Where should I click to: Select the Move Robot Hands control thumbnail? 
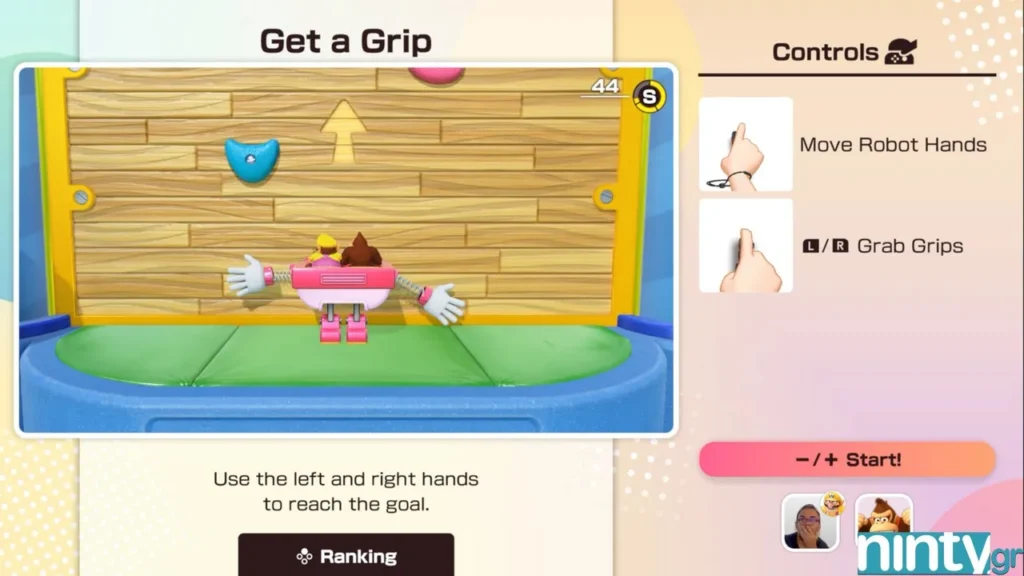[746, 144]
